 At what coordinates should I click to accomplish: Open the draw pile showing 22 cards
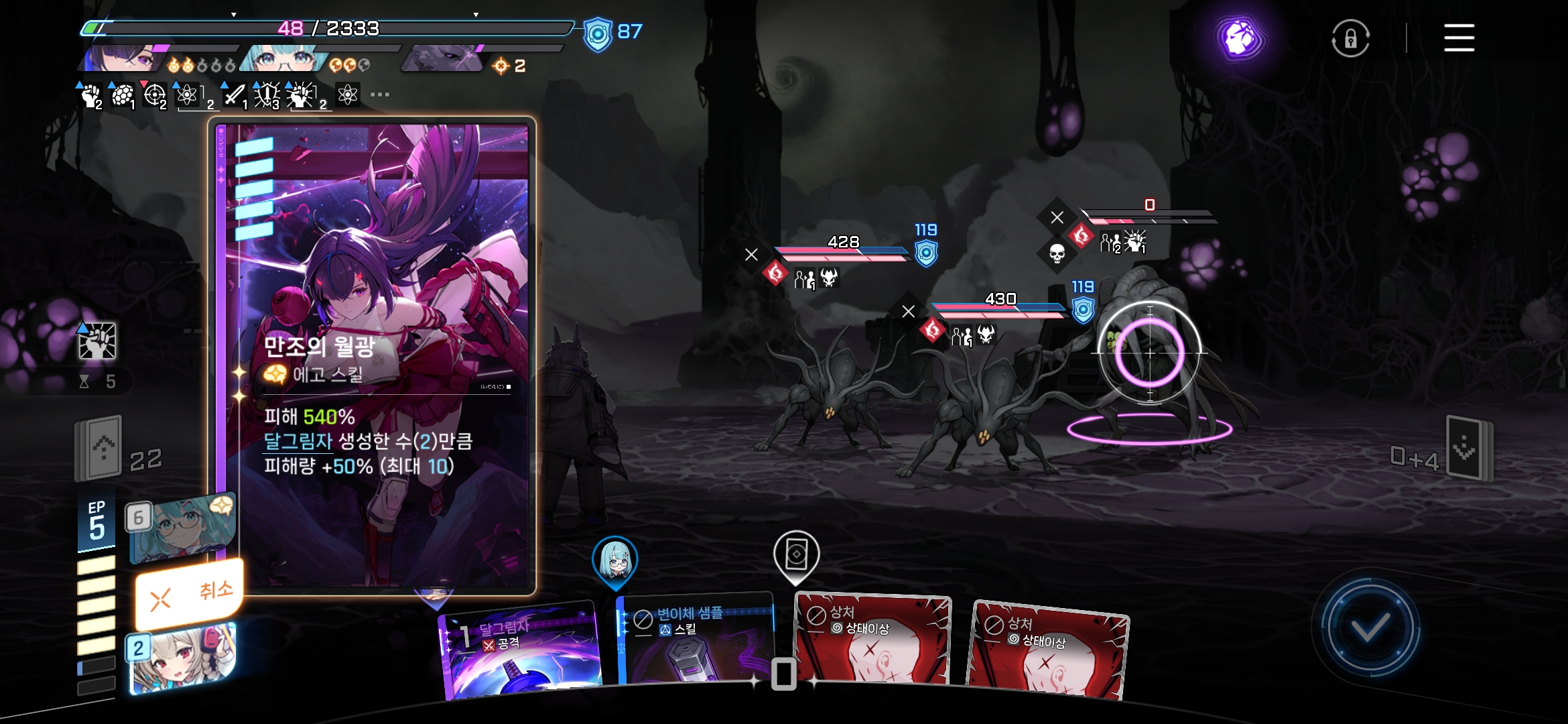coord(101,448)
